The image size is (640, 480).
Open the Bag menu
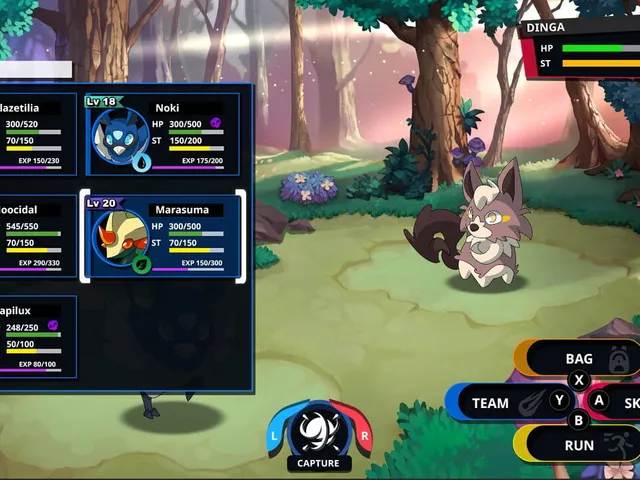click(x=580, y=358)
